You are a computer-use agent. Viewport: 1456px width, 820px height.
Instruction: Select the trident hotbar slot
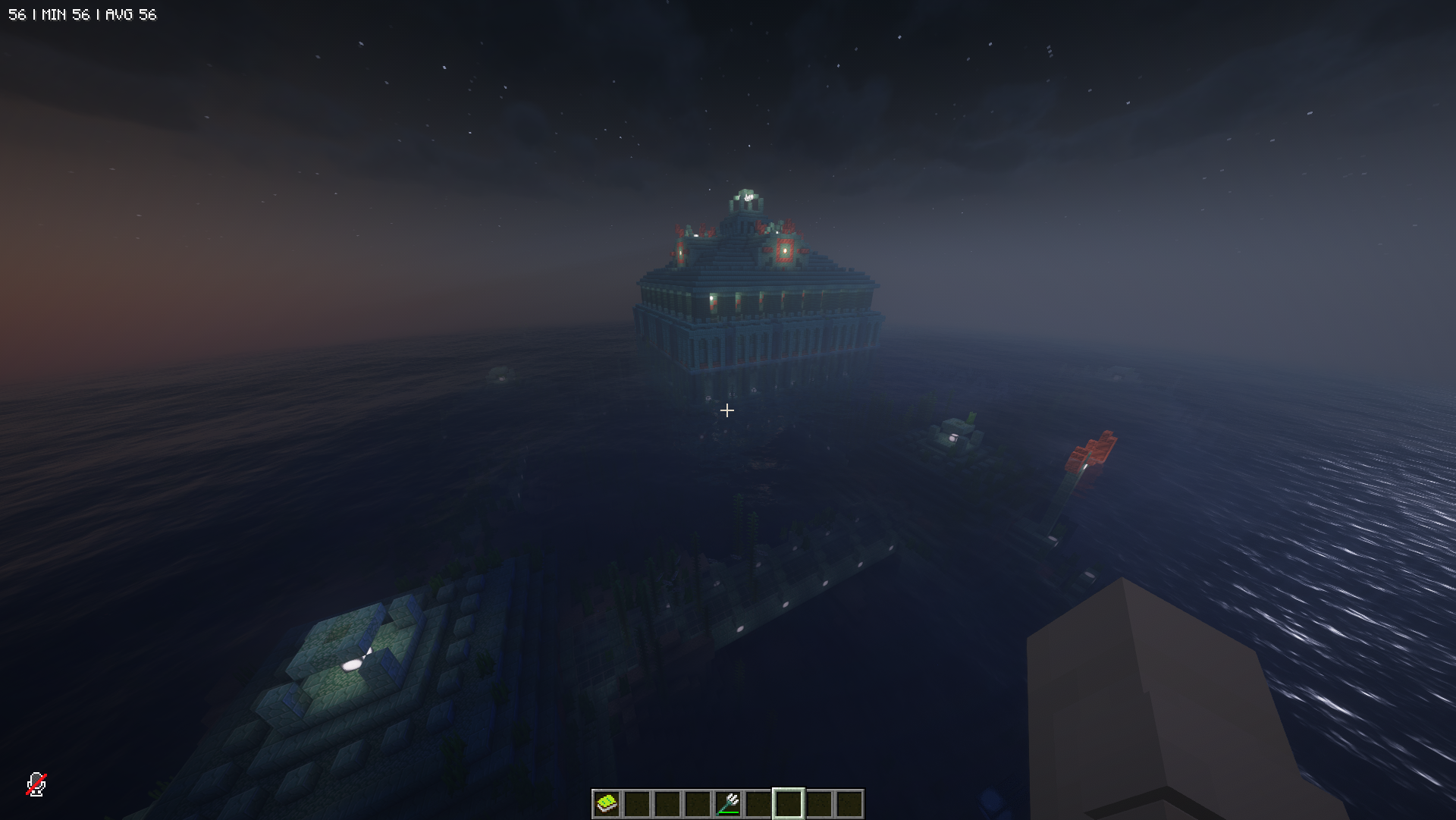[x=728, y=803]
